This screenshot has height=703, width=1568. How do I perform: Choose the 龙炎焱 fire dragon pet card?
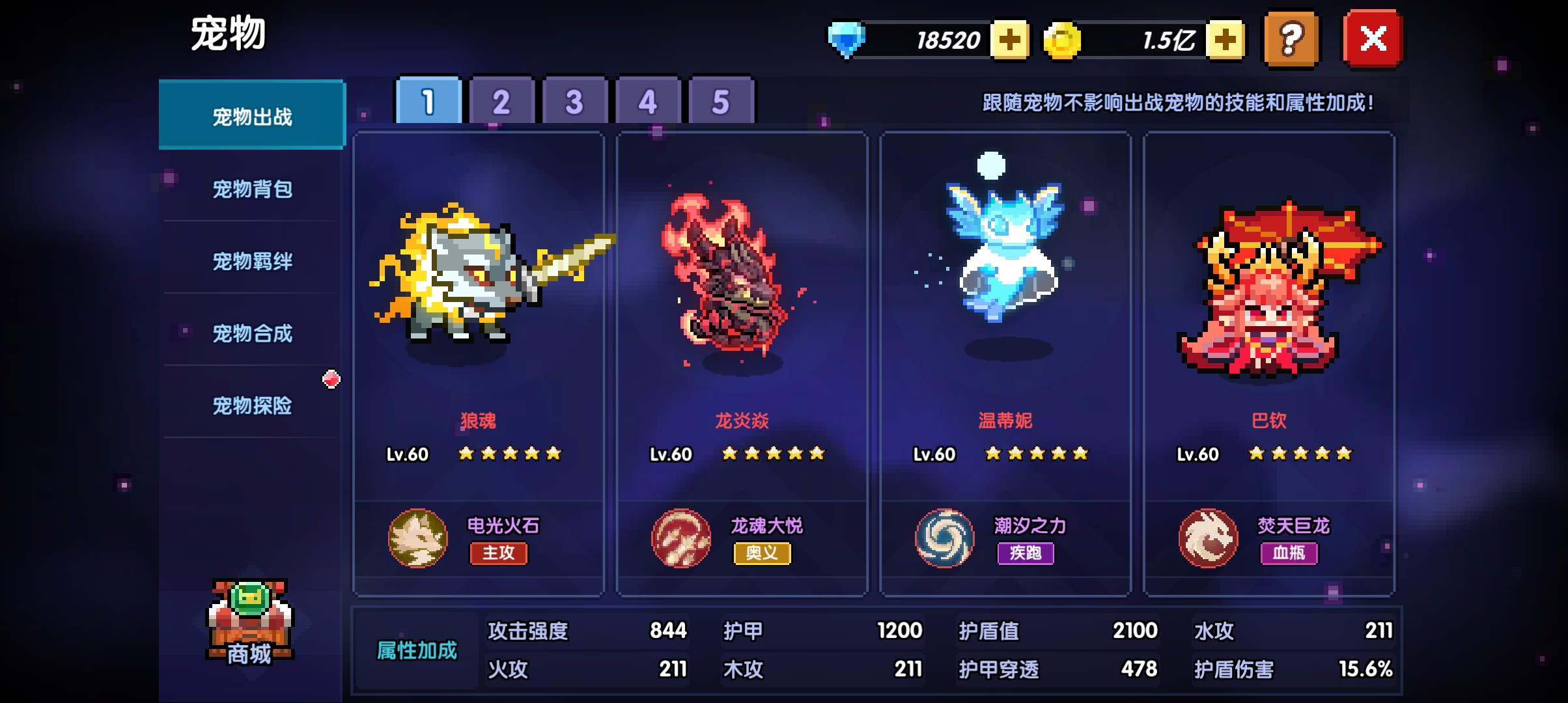742,312
